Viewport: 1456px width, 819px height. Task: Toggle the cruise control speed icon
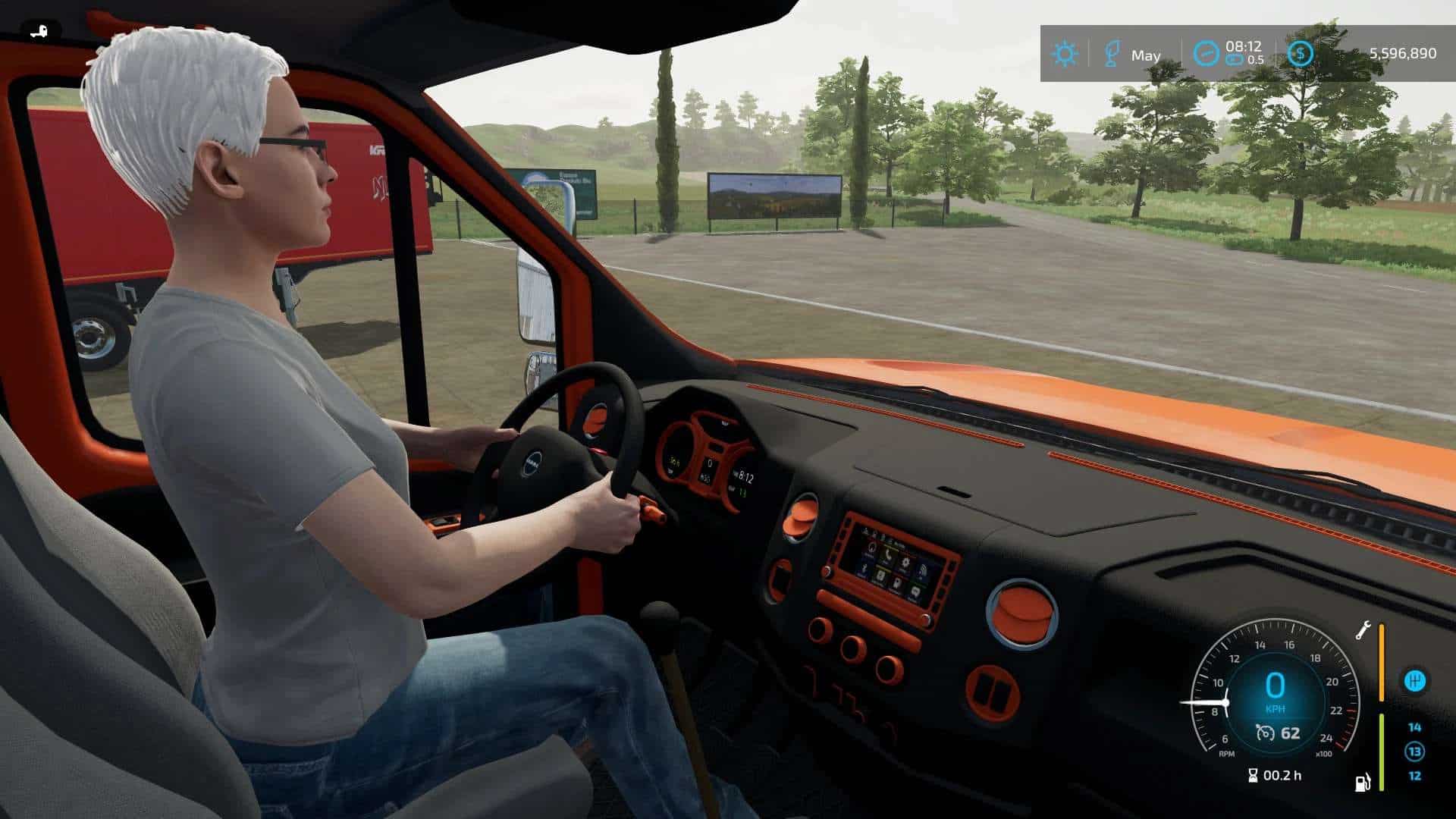click(x=1264, y=733)
